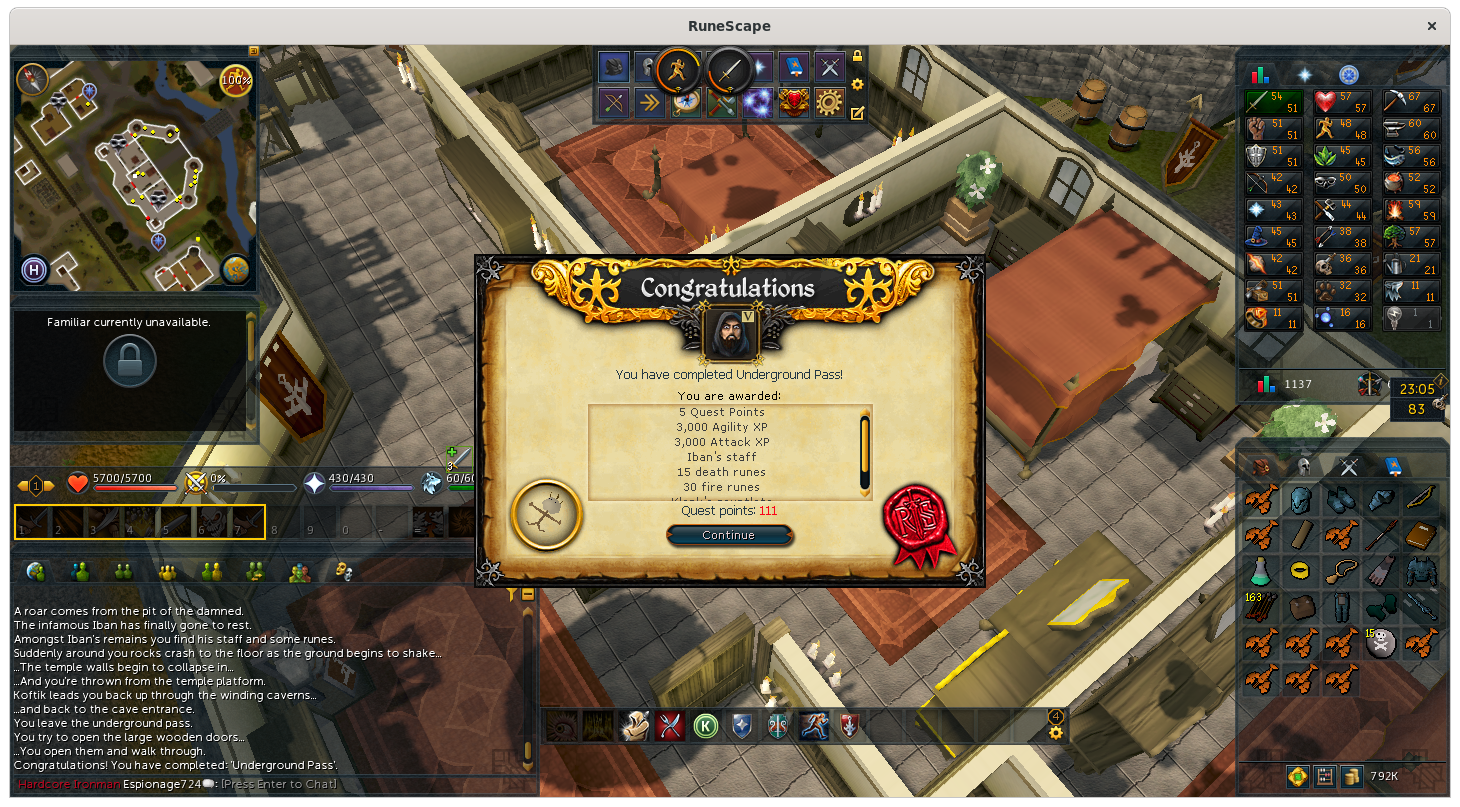This screenshot has height=807, width=1460.
Task: Close the RuneScape window
Action: 1433,26
